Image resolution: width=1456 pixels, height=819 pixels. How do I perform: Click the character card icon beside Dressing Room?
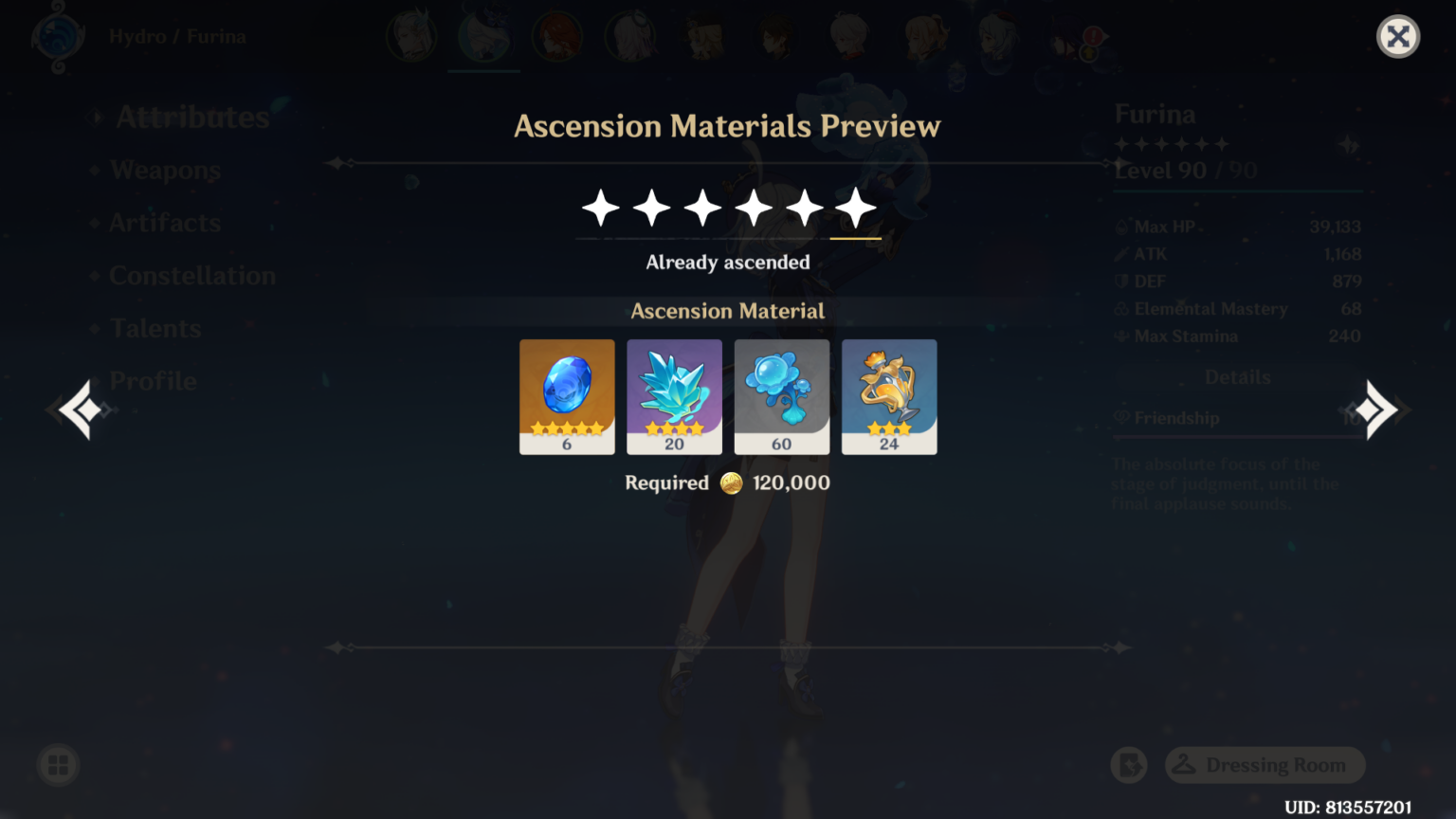pos(1128,765)
